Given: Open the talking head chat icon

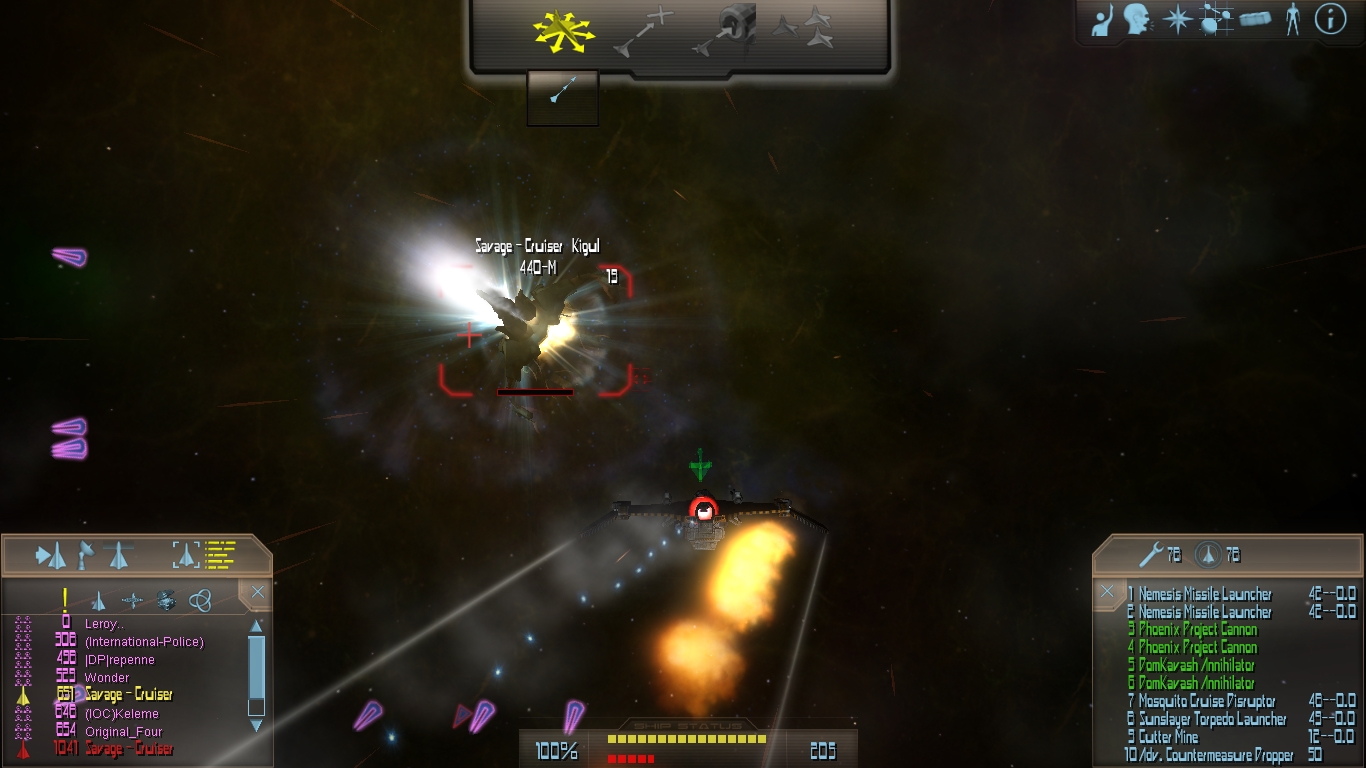Looking at the screenshot, I should tap(1135, 20).
